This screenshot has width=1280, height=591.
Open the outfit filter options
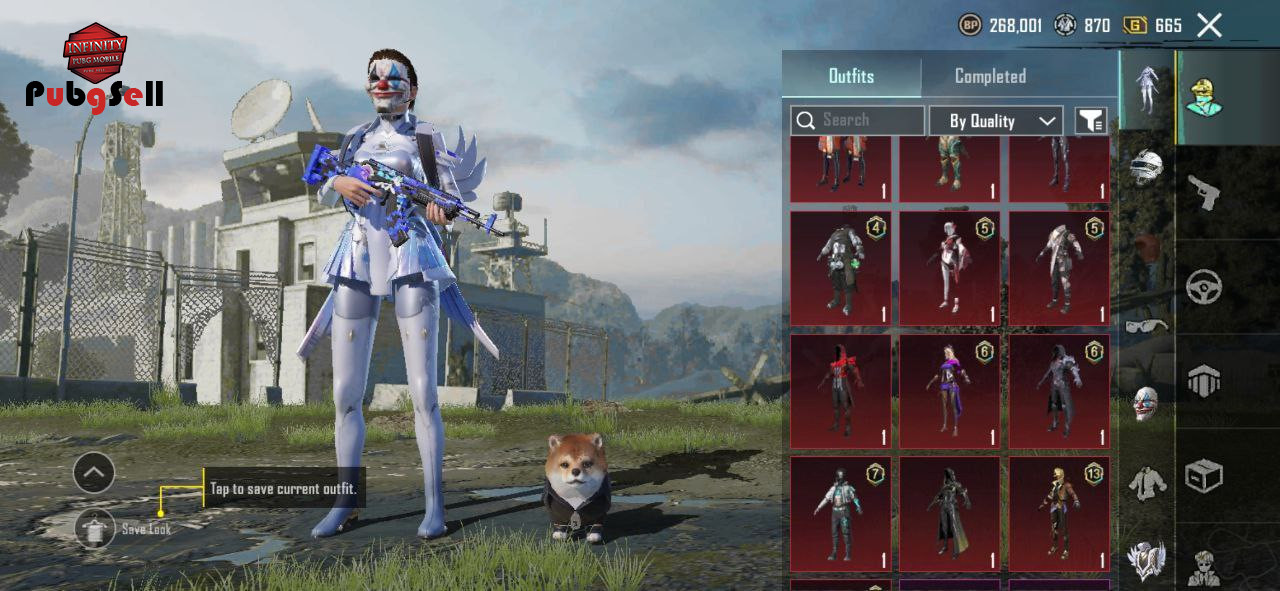point(1091,121)
